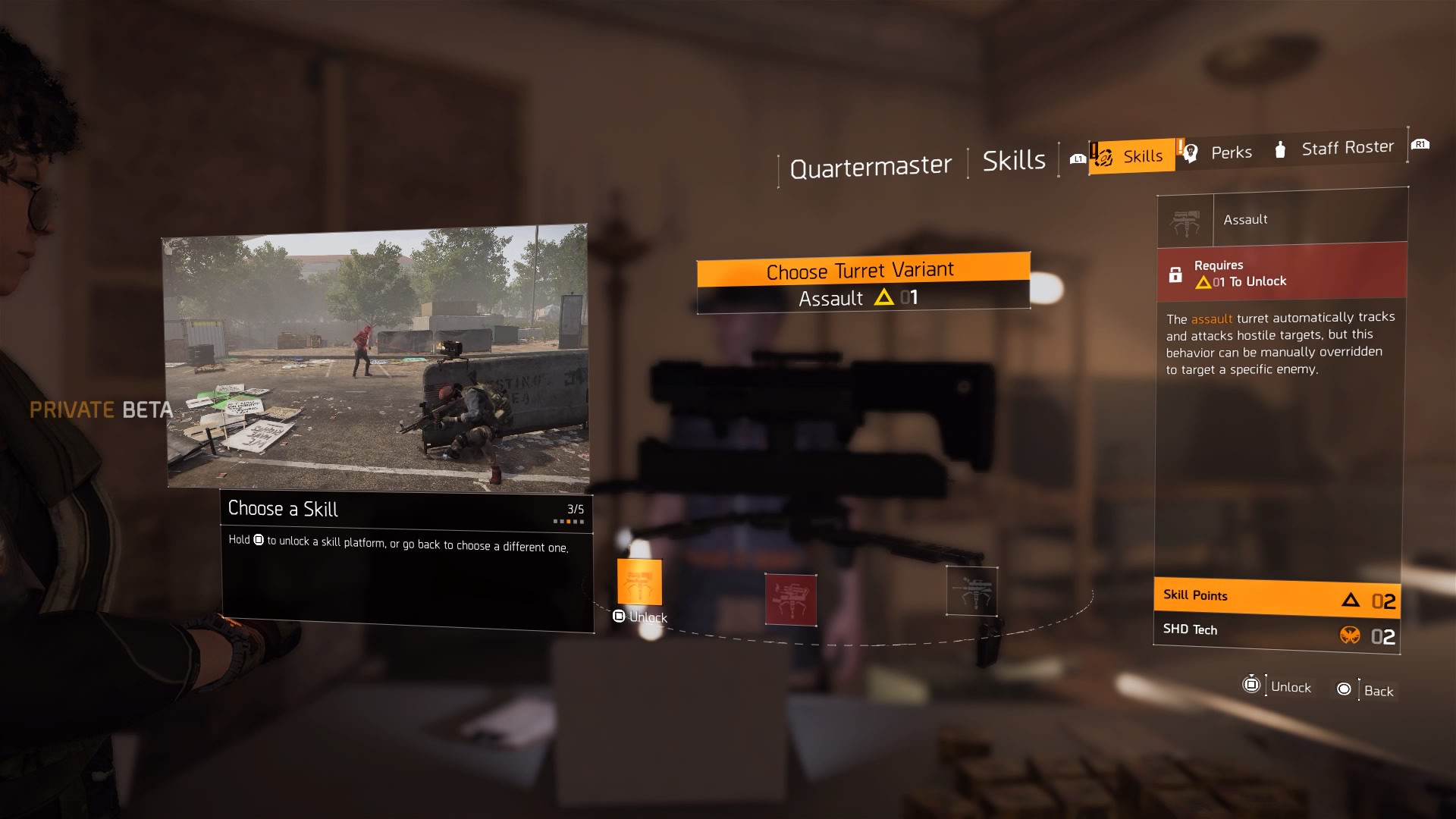
Task: Click the Staff Roster person icon
Action: coord(1281,149)
